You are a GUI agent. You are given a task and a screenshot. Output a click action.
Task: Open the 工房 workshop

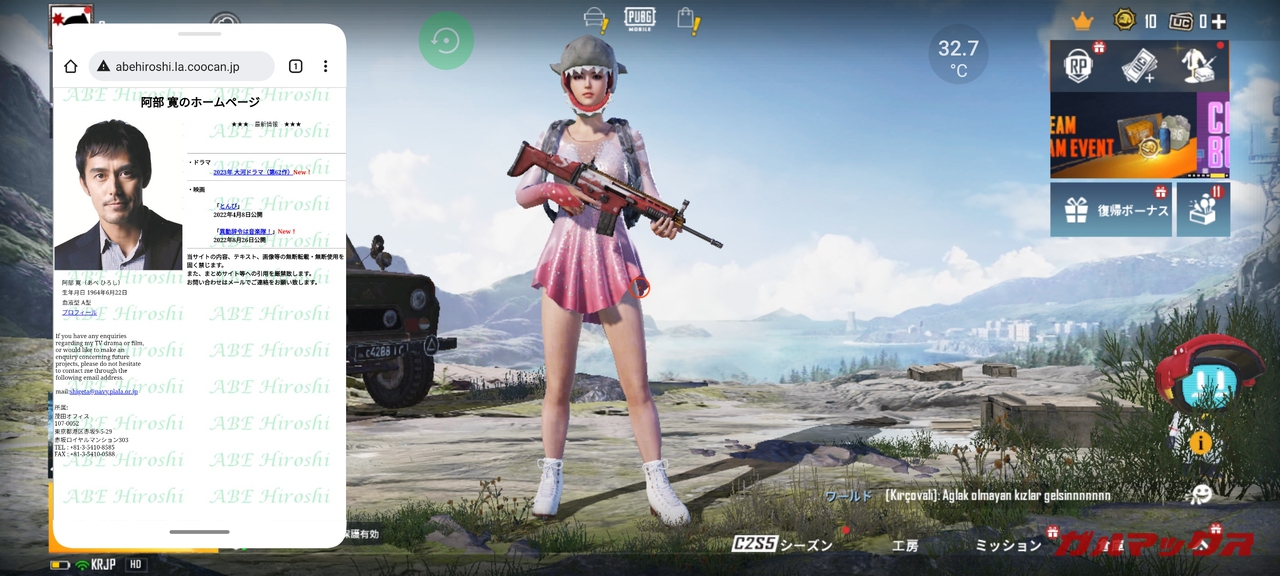click(x=904, y=545)
